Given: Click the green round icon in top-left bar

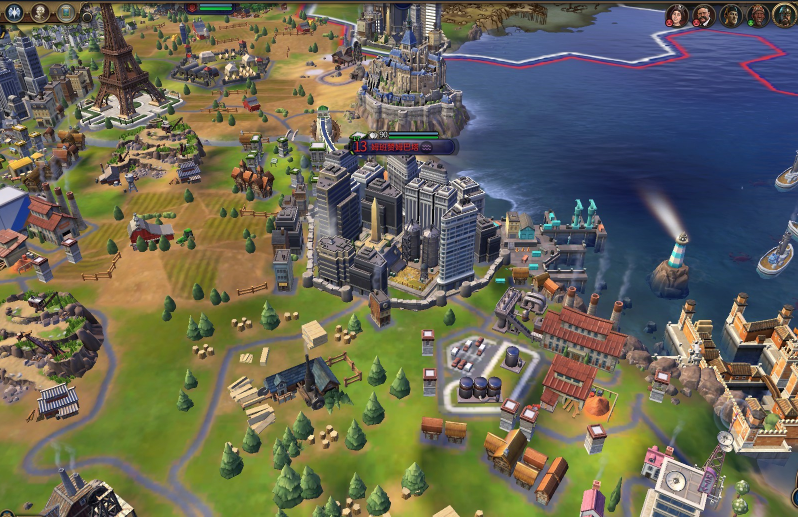Looking at the screenshot, I should pos(66,12).
